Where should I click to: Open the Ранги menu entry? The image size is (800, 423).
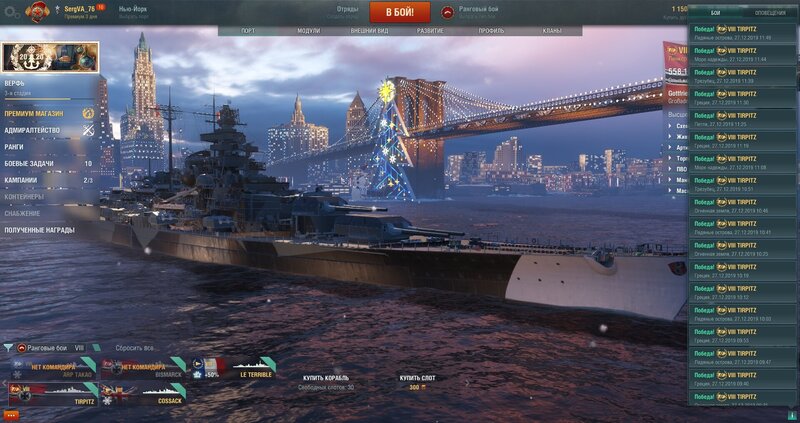pos(14,147)
